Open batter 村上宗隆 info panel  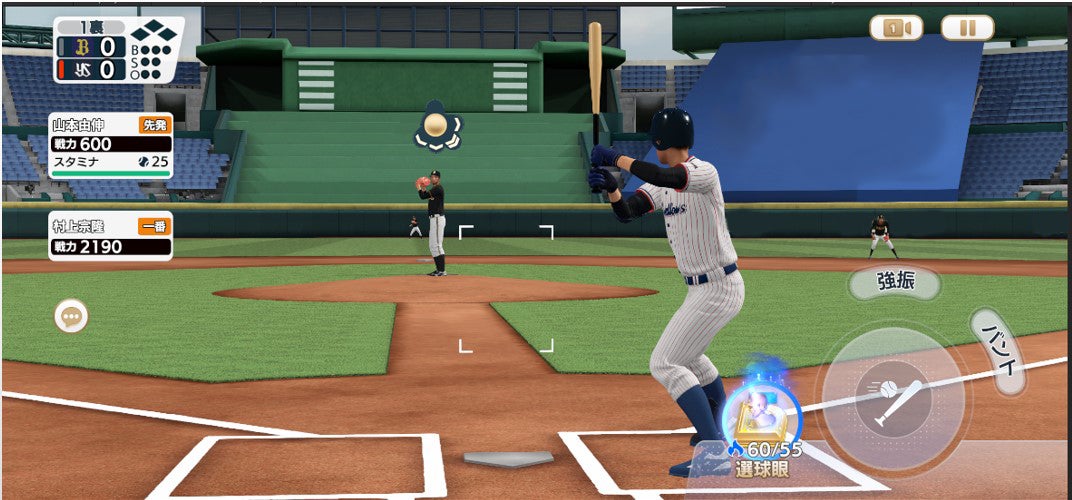(110, 236)
